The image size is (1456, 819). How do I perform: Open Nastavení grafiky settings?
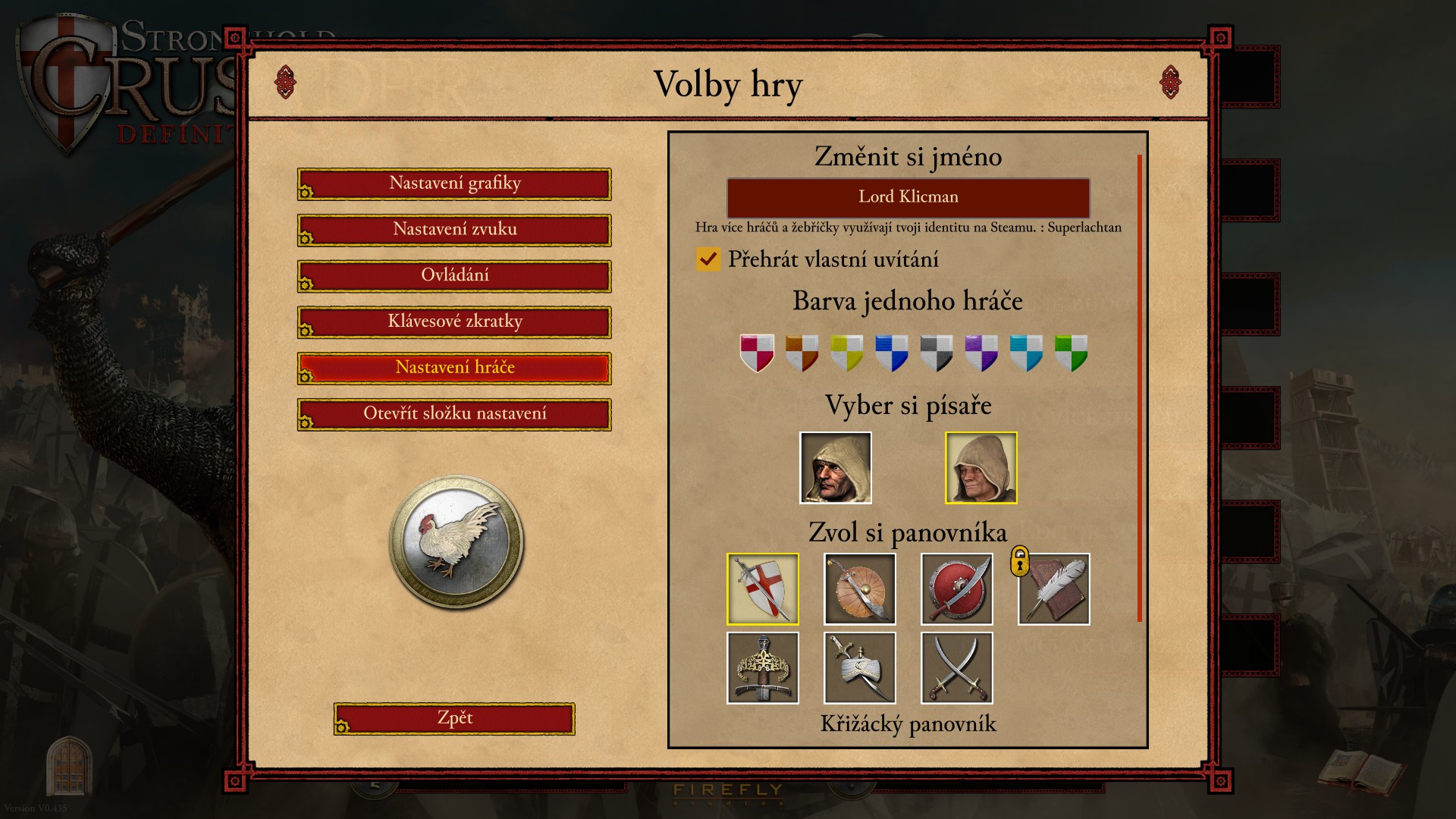click(x=454, y=184)
